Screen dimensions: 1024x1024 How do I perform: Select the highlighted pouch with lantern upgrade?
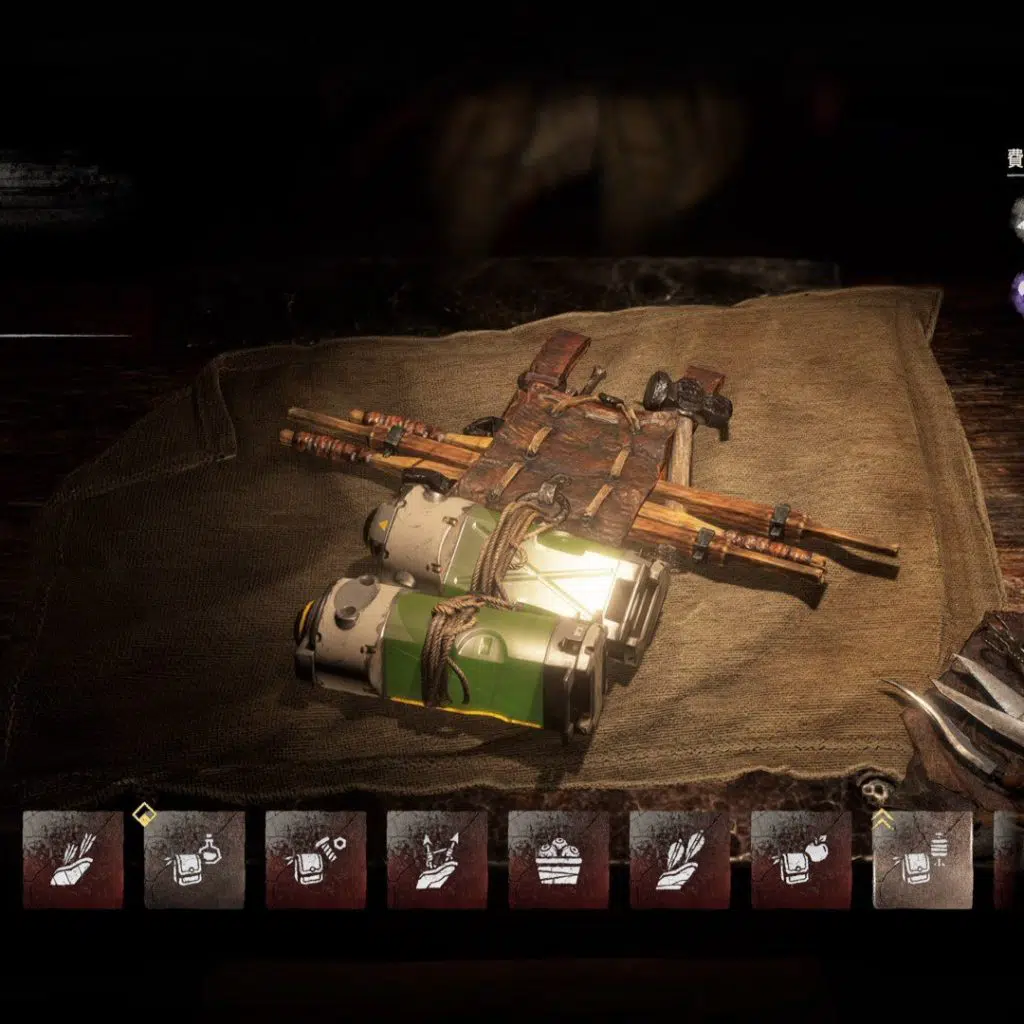[x=922, y=859]
